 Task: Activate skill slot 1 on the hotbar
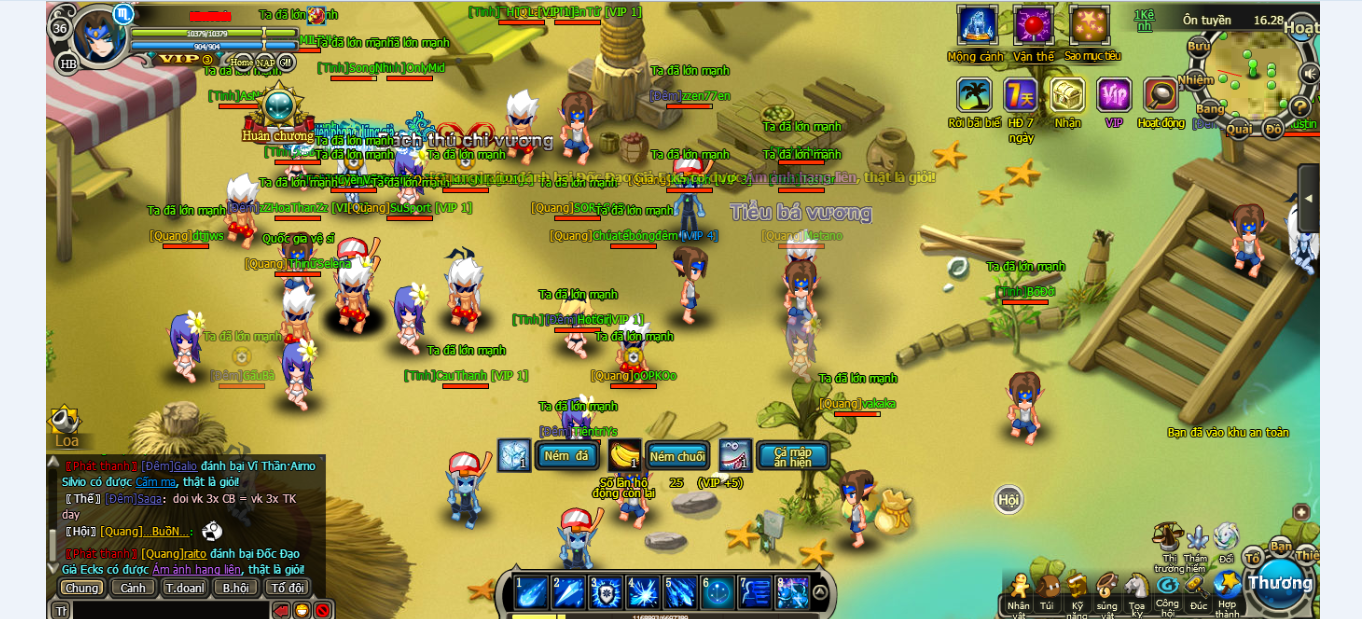pyautogui.click(x=531, y=592)
